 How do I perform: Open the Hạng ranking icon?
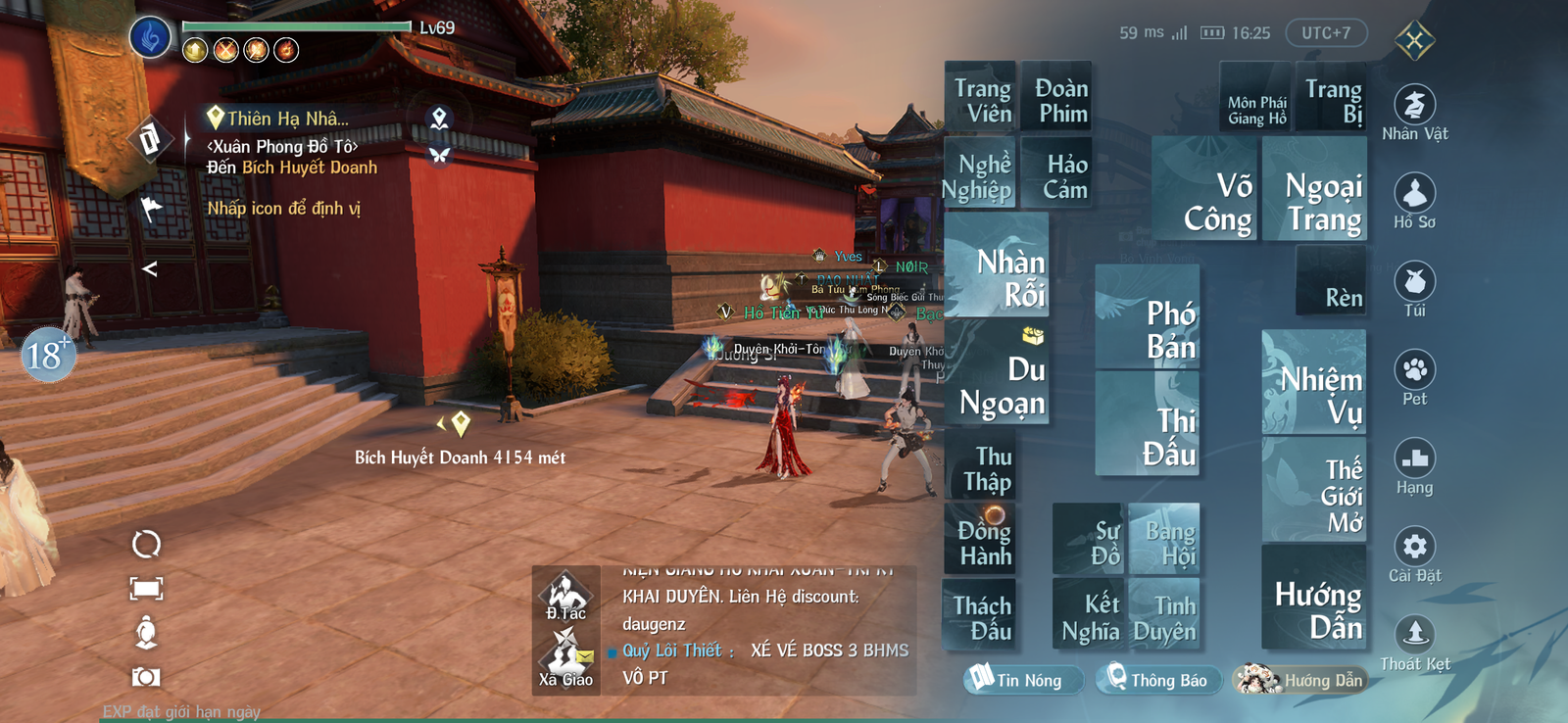point(1415,459)
